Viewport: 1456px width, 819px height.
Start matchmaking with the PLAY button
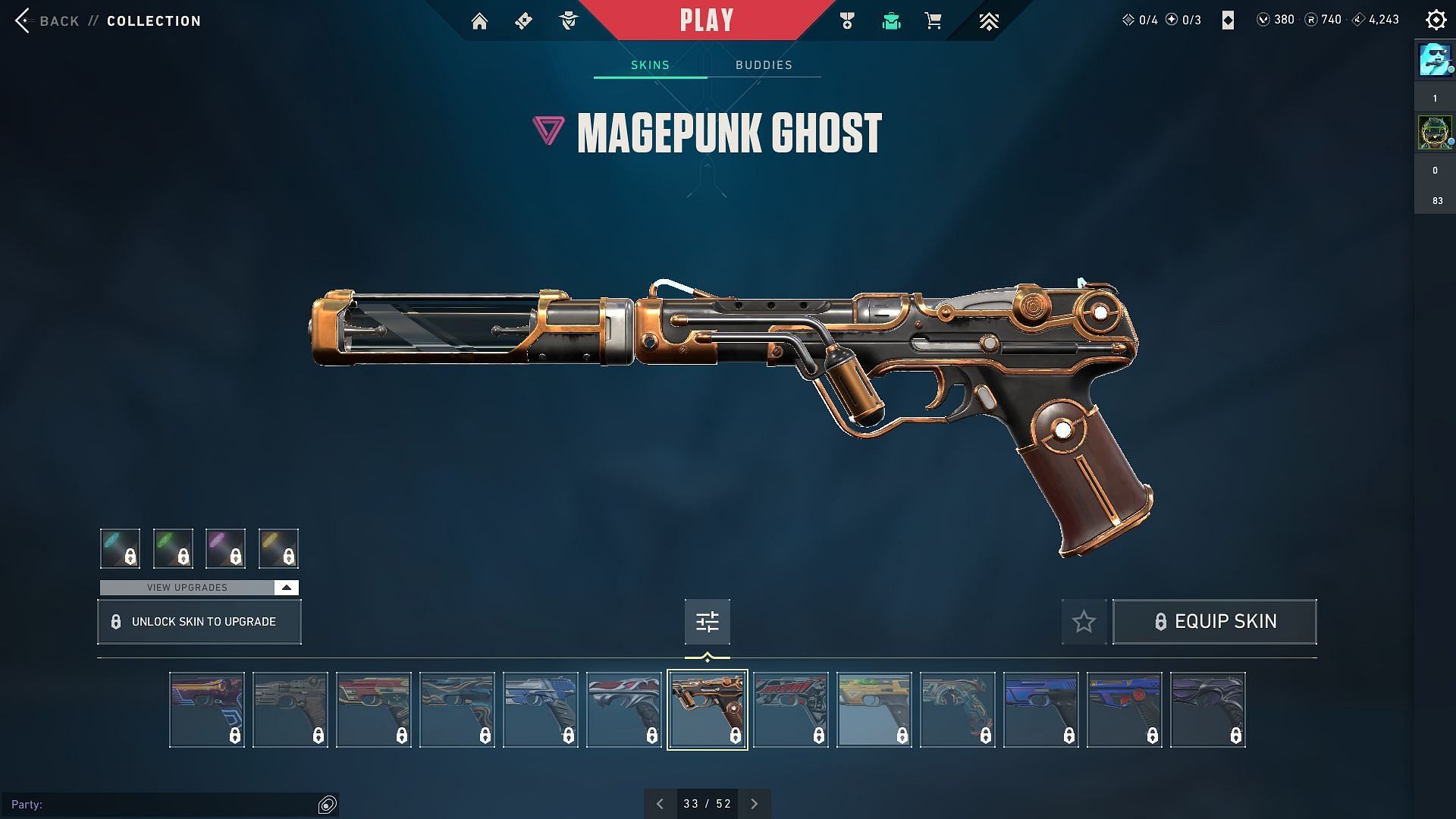pyautogui.click(x=707, y=20)
